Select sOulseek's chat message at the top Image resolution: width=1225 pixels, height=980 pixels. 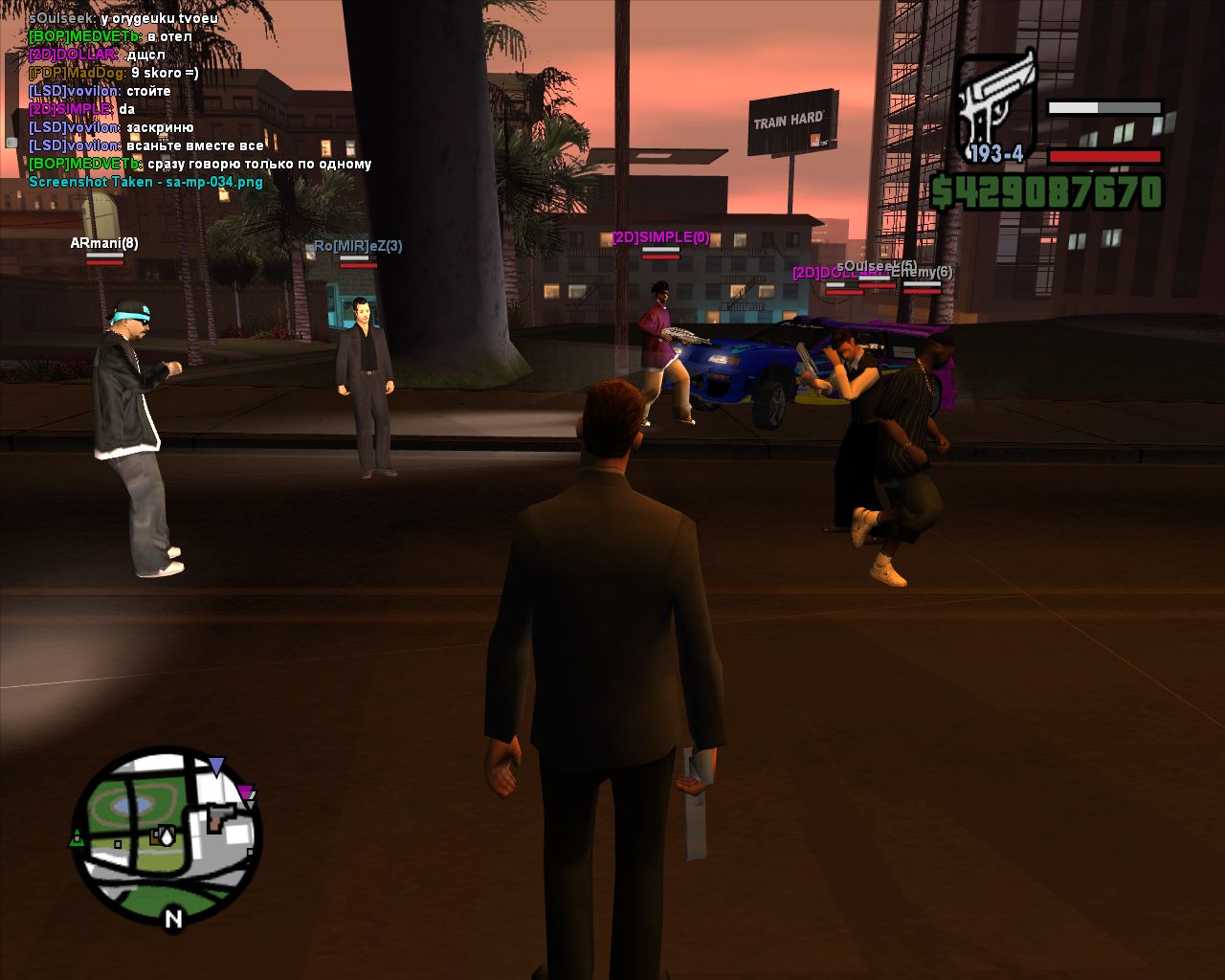coord(123,18)
